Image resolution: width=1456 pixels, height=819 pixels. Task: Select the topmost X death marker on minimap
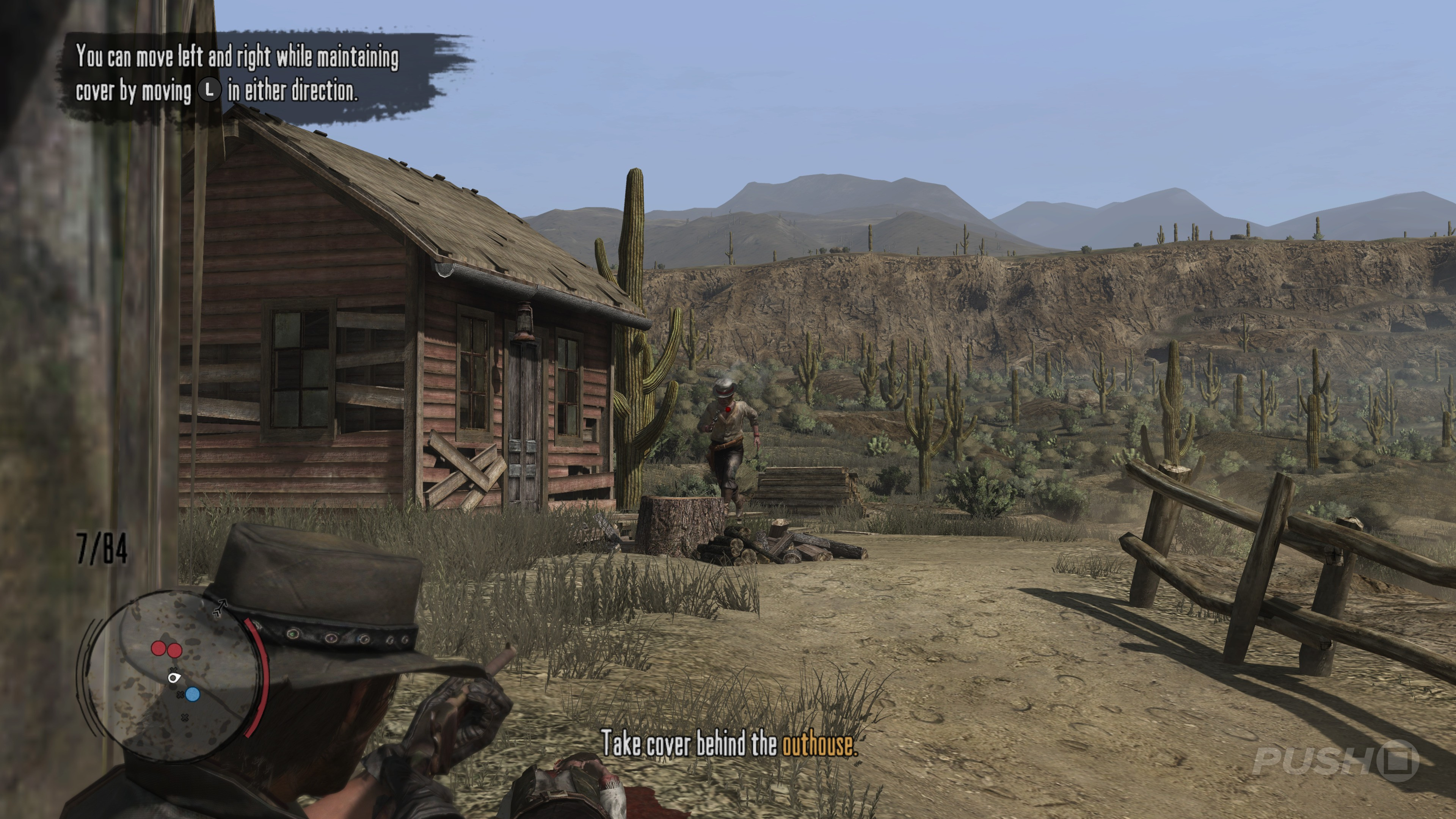174,670
